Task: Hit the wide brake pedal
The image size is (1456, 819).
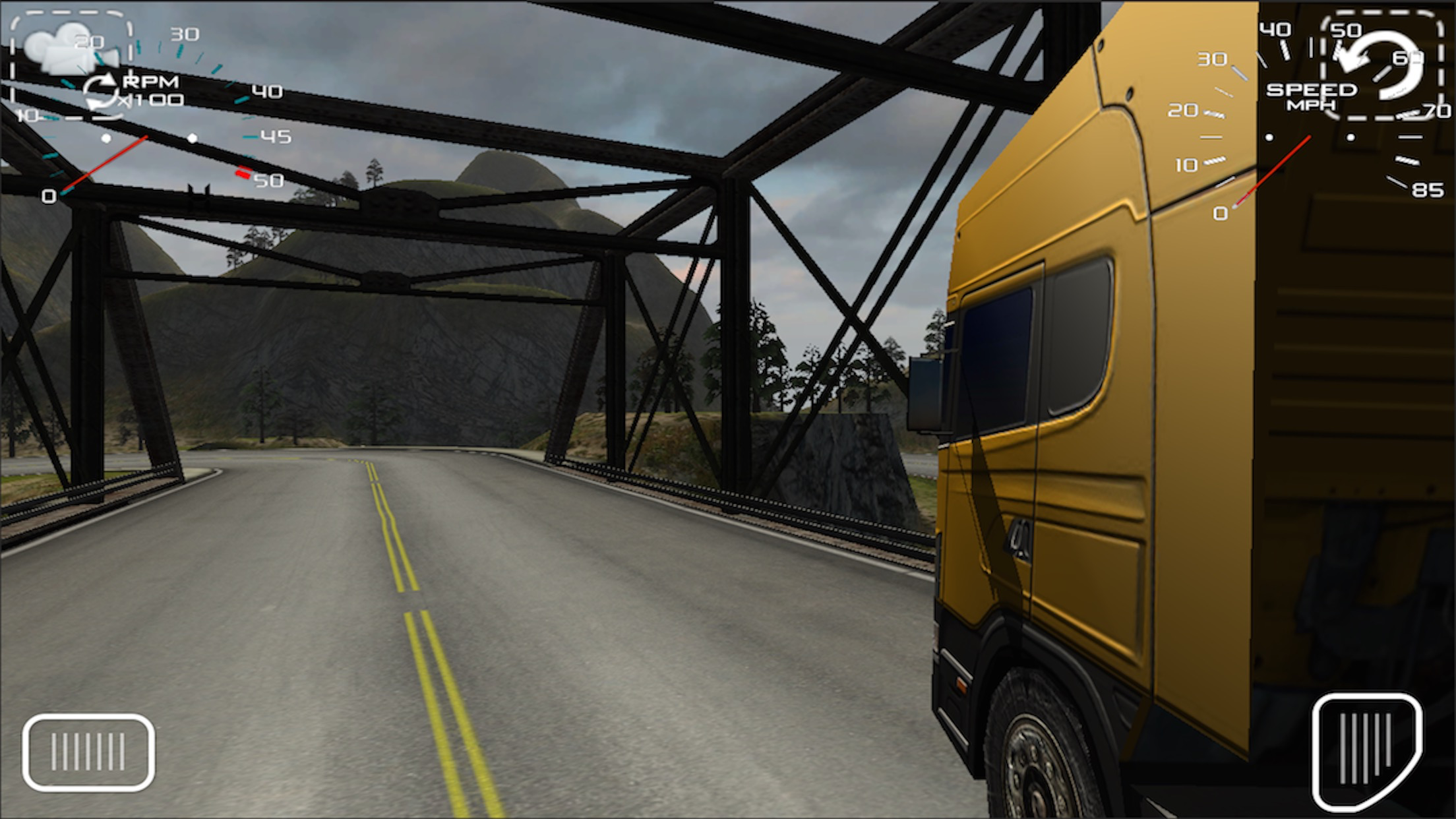Action: click(x=88, y=752)
